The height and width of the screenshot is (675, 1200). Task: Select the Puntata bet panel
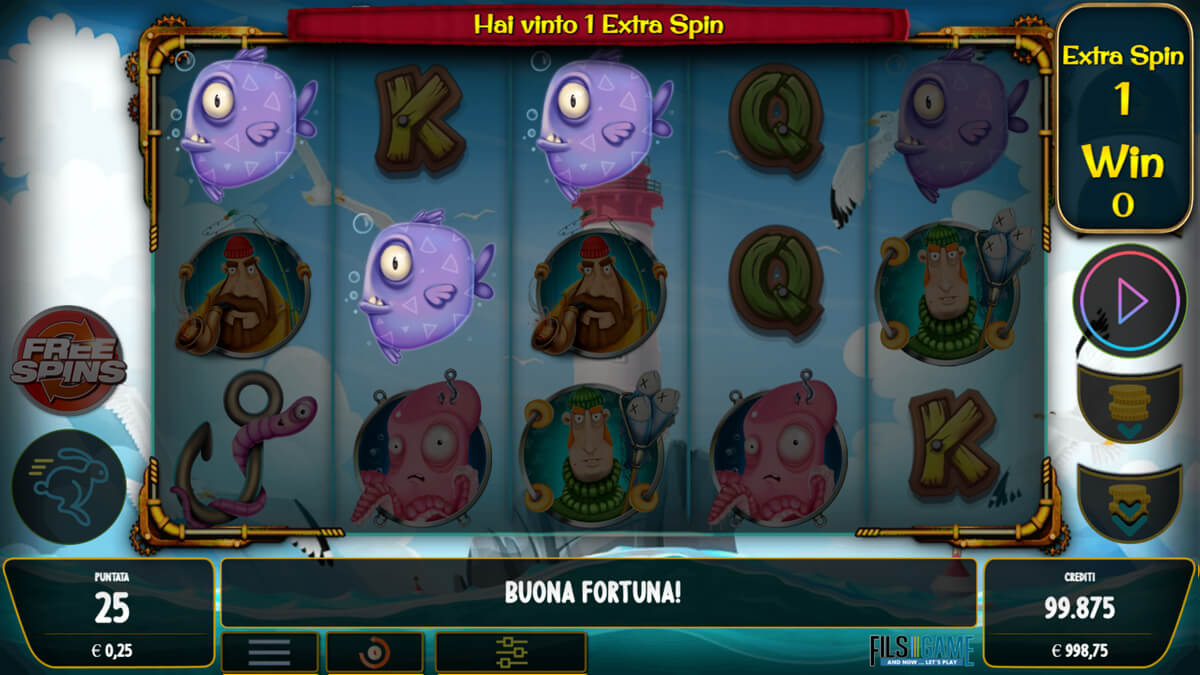pyautogui.click(x=109, y=612)
